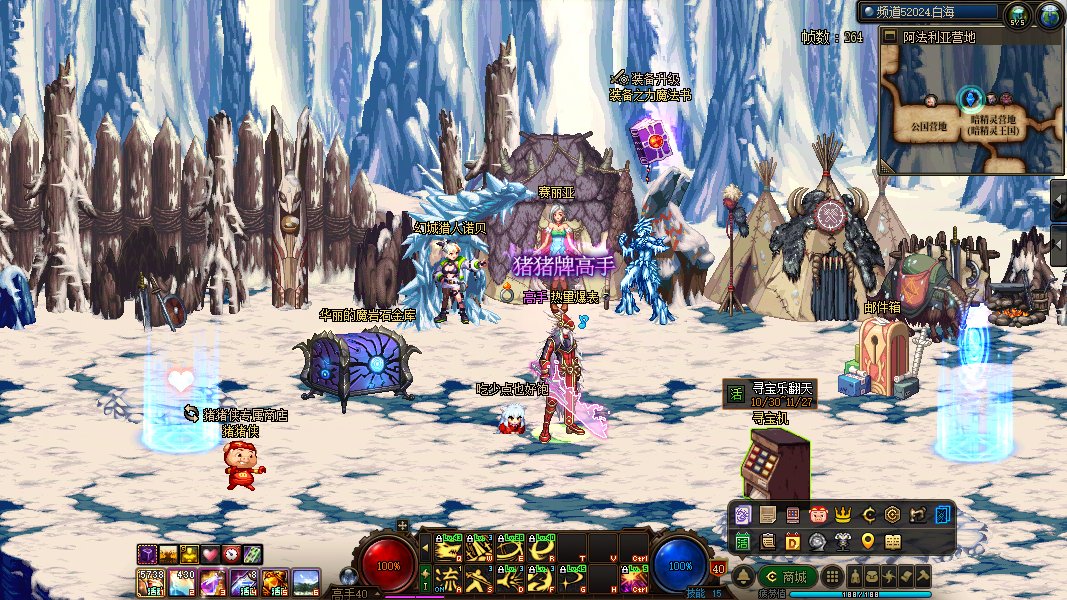Viewport: 1067px width, 600px height.
Task: Open the character silhouette menu button
Action: click(x=856, y=577)
